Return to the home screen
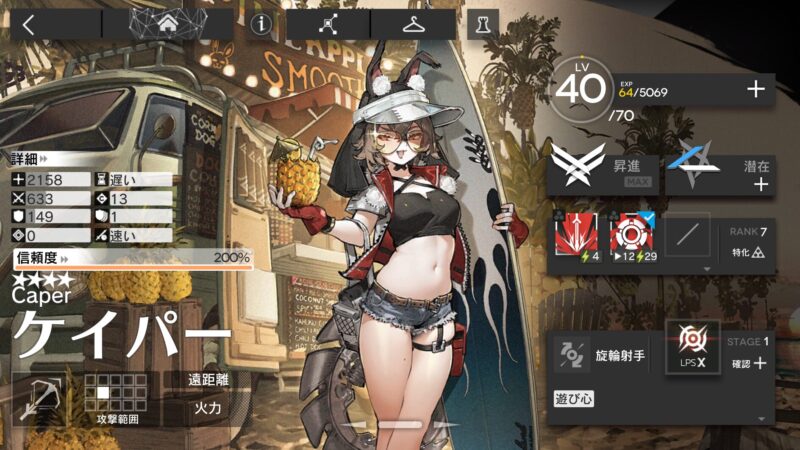800x450 pixels. point(168,24)
